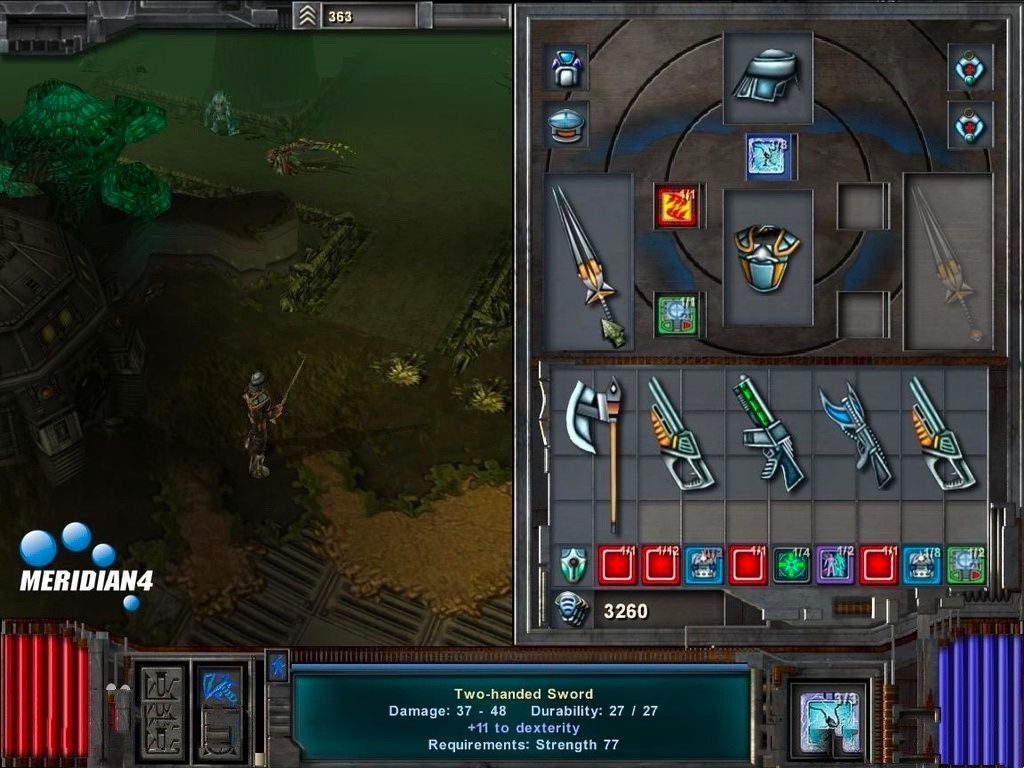This screenshot has height=768, width=1024.
Task: Select the blue cap equipment slot
Action: [x=566, y=125]
